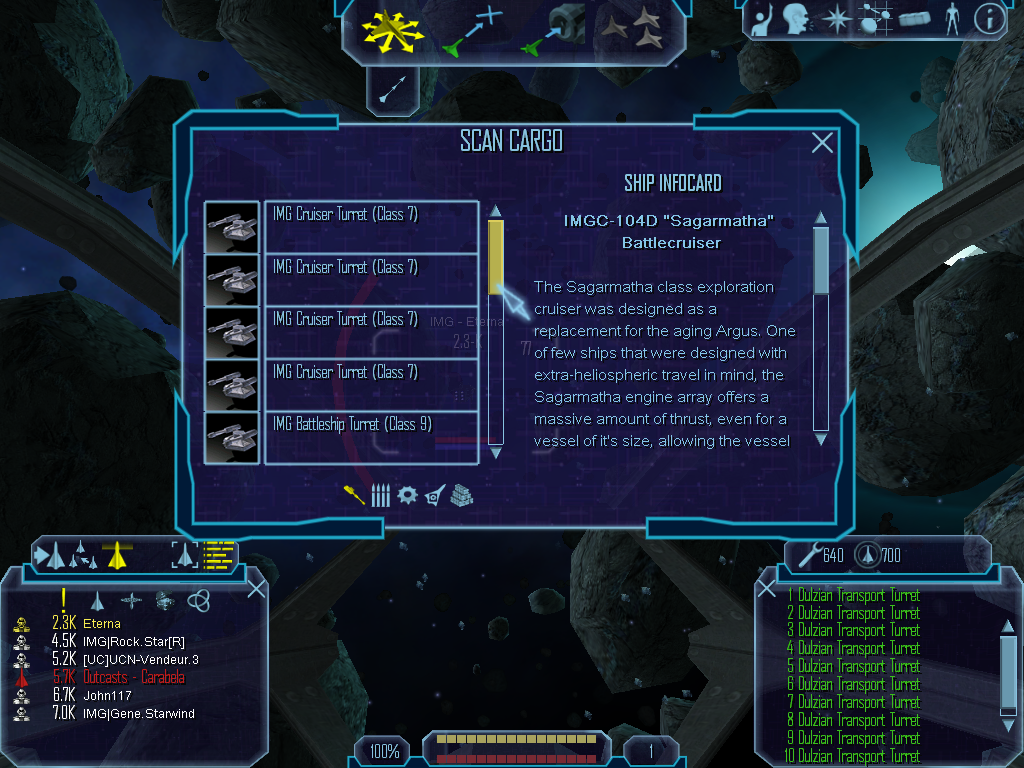This screenshot has width=1024, height=768.
Task: Show weapons with the yellow missile filter
Action: (354, 495)
